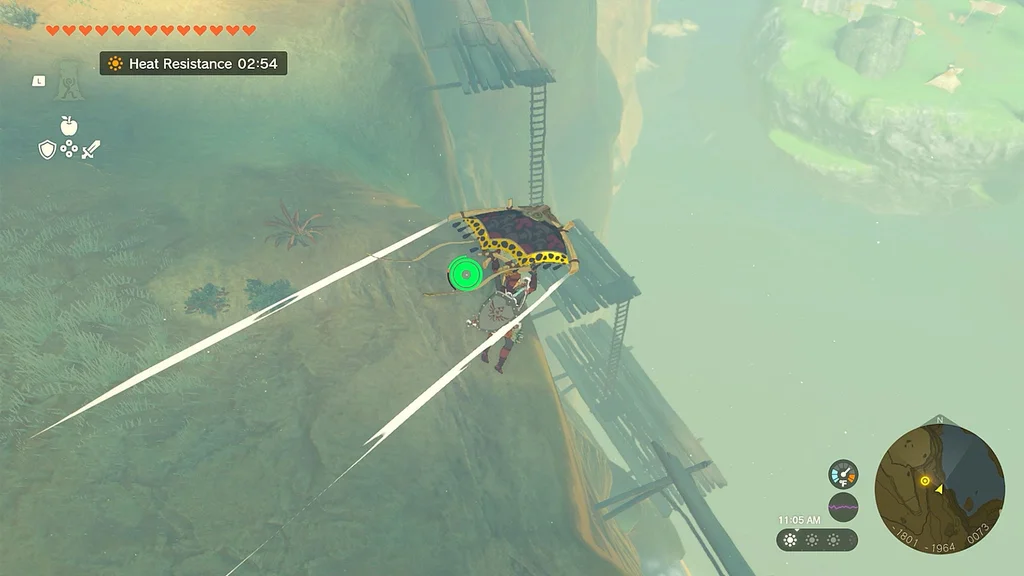Open the shield quick-select icon
This screenshot has height=576, width=1024.
pyautogui.click(x=47, y=150)
